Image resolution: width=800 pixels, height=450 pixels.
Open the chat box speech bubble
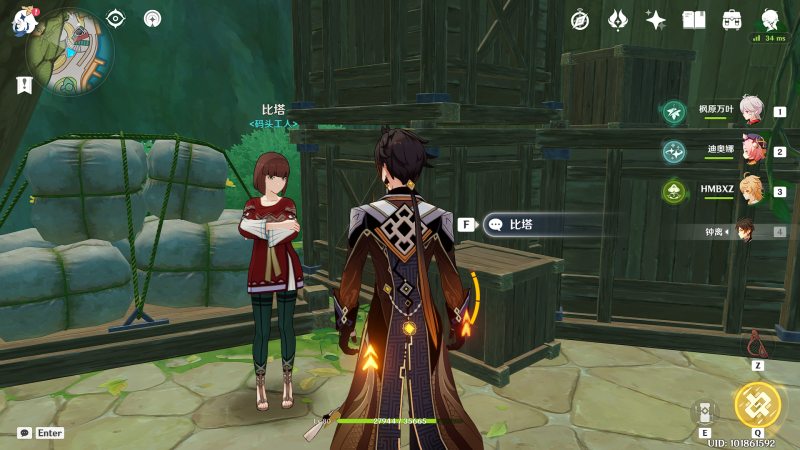point(24,433)
